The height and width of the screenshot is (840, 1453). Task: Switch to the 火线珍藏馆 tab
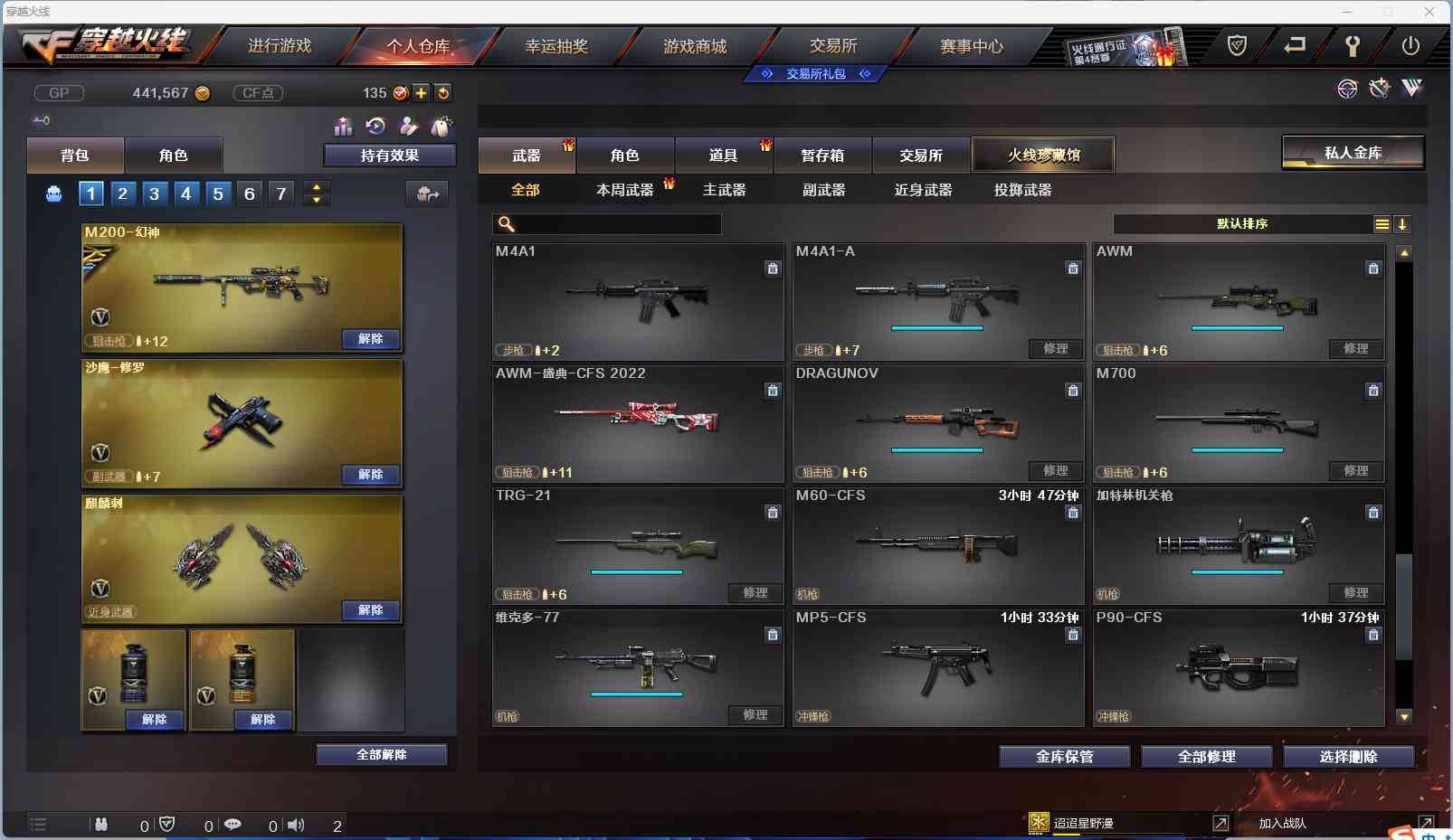tap(1045, 154)
